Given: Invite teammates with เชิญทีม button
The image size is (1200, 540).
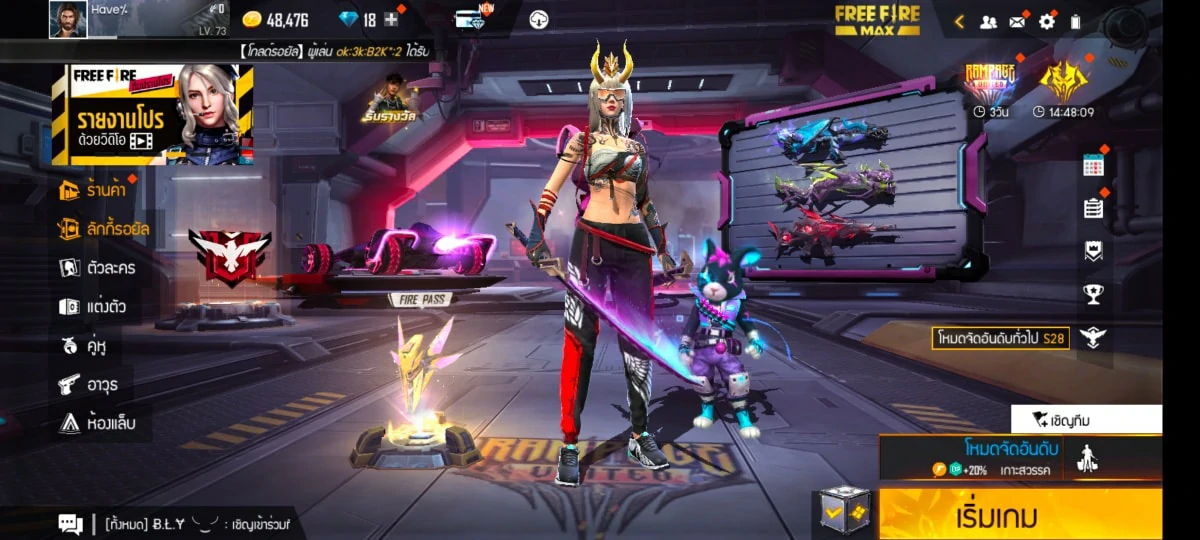Looking at the screenshot, I should click(x=1086, y=419).
